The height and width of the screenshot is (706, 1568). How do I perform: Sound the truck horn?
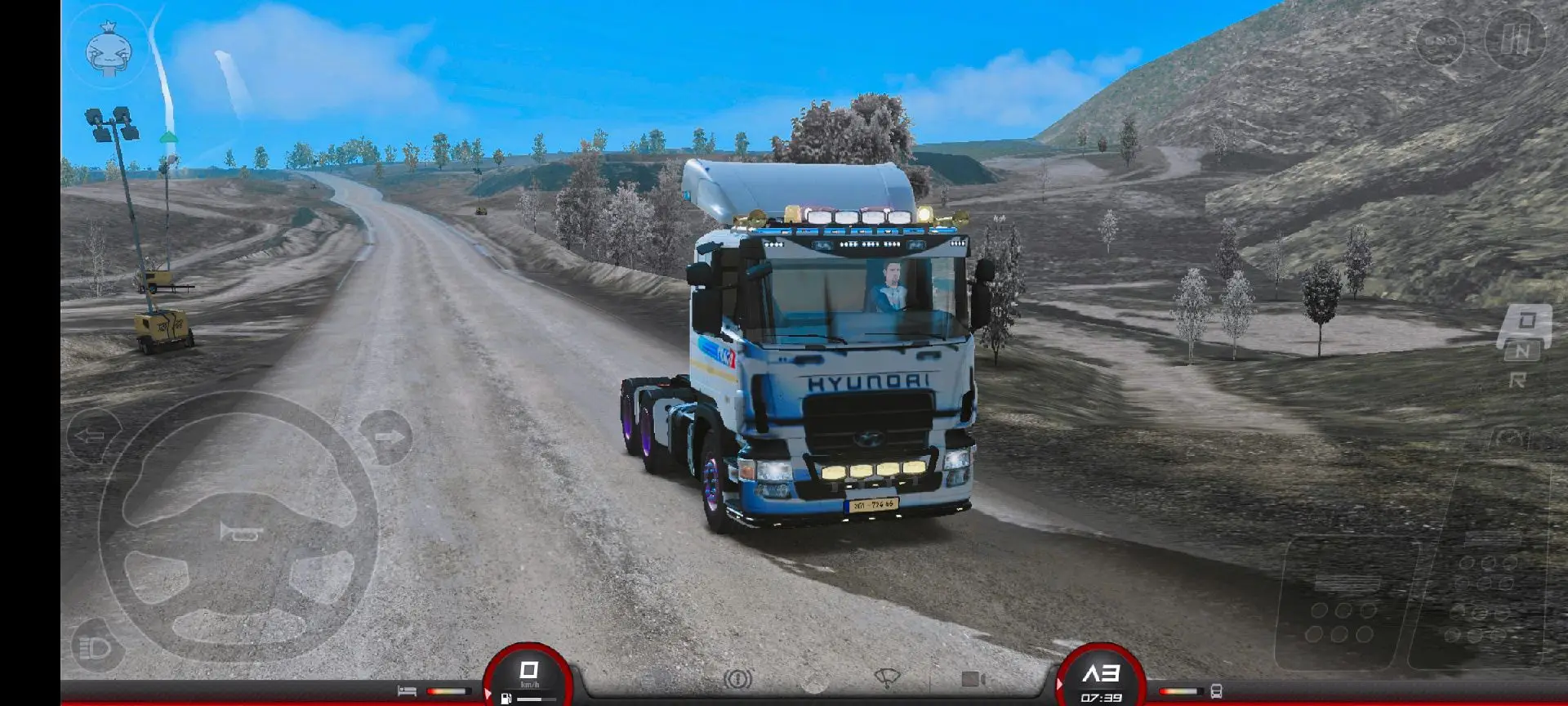239,532
